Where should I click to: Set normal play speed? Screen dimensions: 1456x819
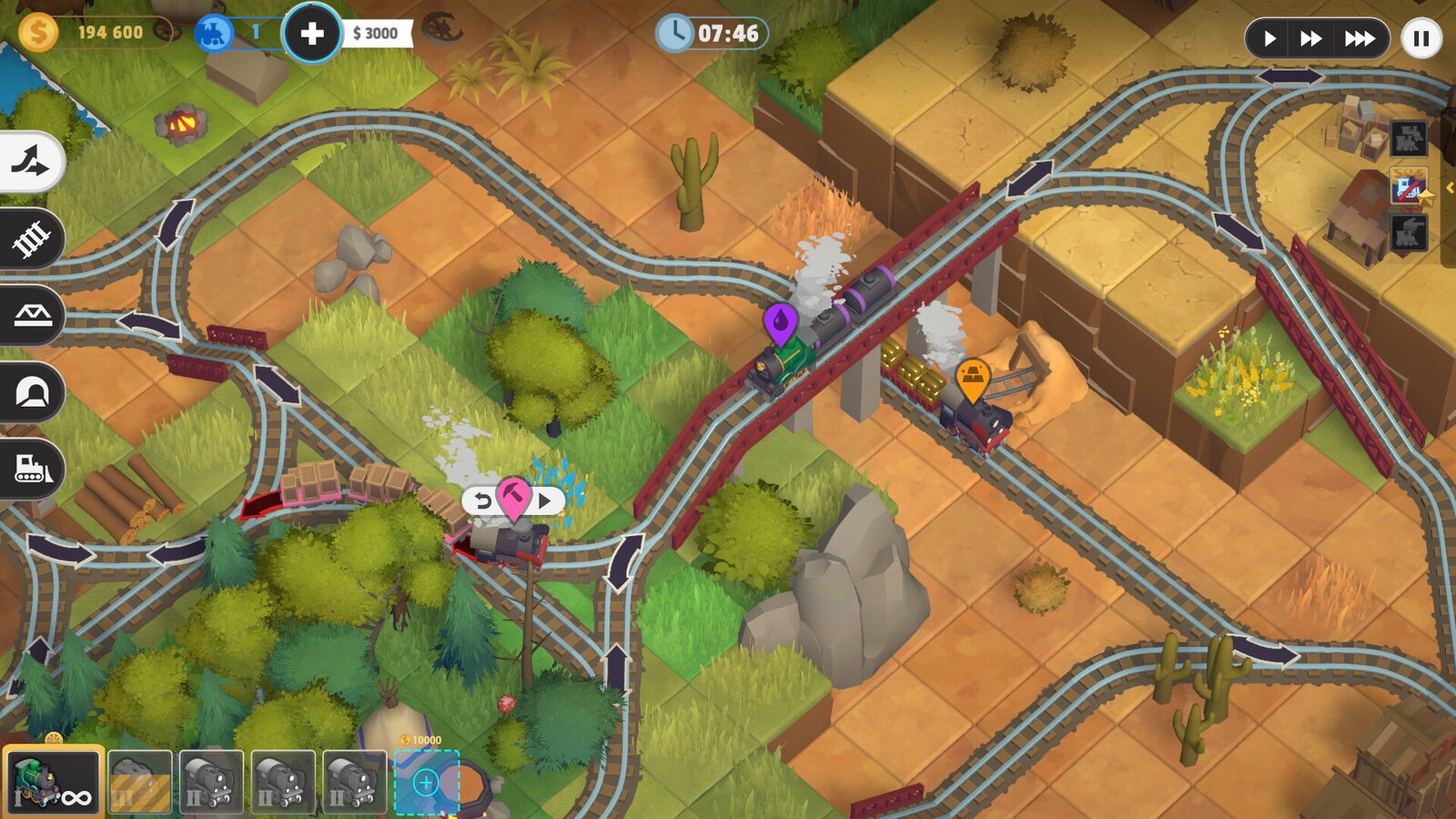pos(1272,38)
